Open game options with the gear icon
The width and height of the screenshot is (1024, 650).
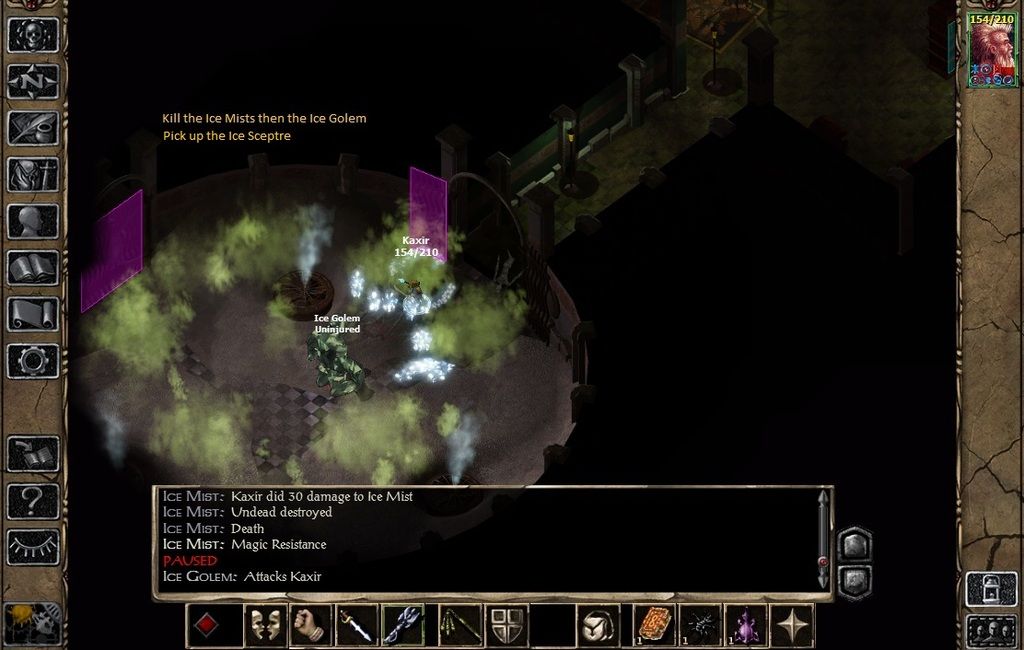point(33,360)
